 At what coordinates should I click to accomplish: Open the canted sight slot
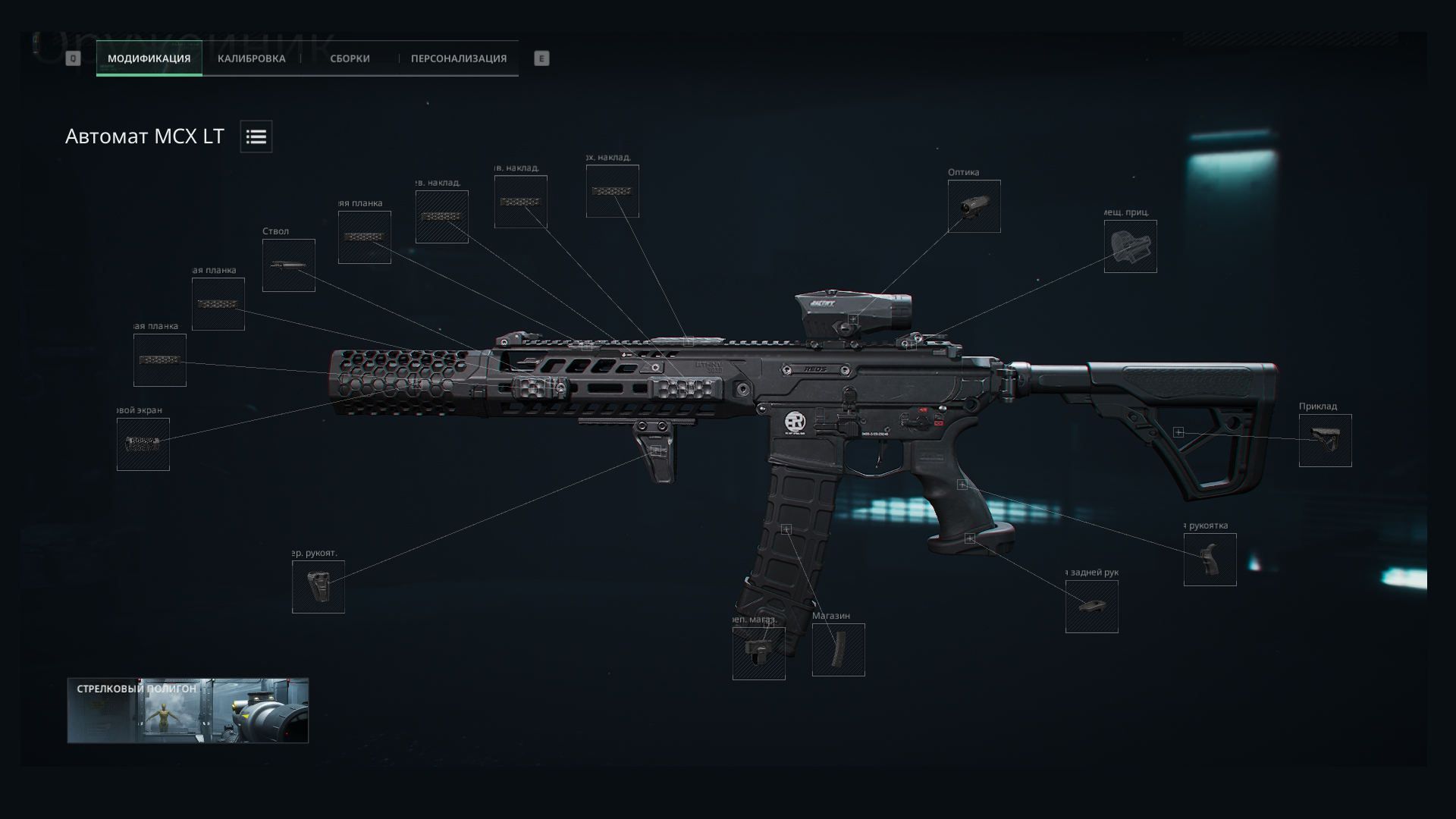coord(1130,246)
